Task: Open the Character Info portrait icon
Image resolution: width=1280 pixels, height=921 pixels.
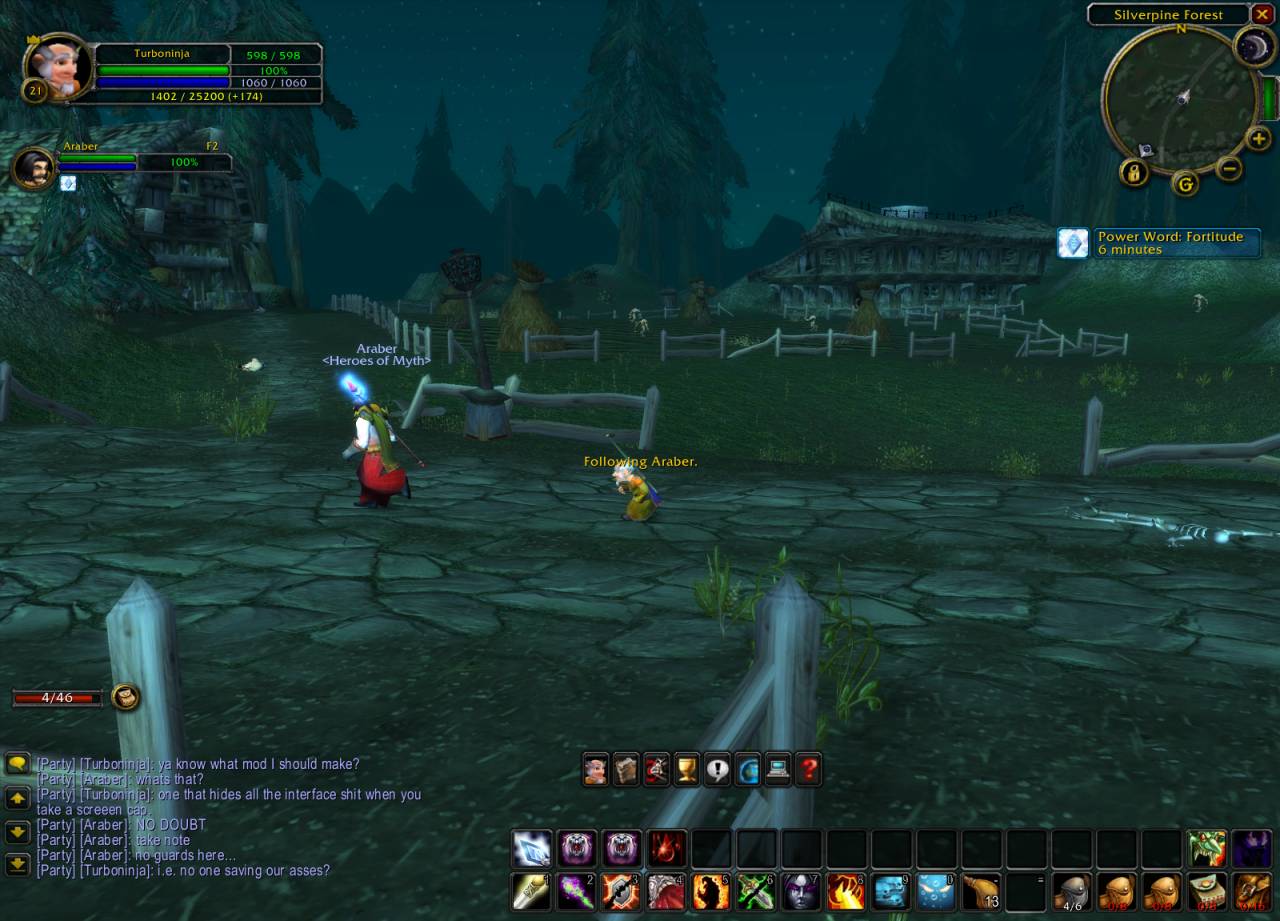Action: pos(596,769)
